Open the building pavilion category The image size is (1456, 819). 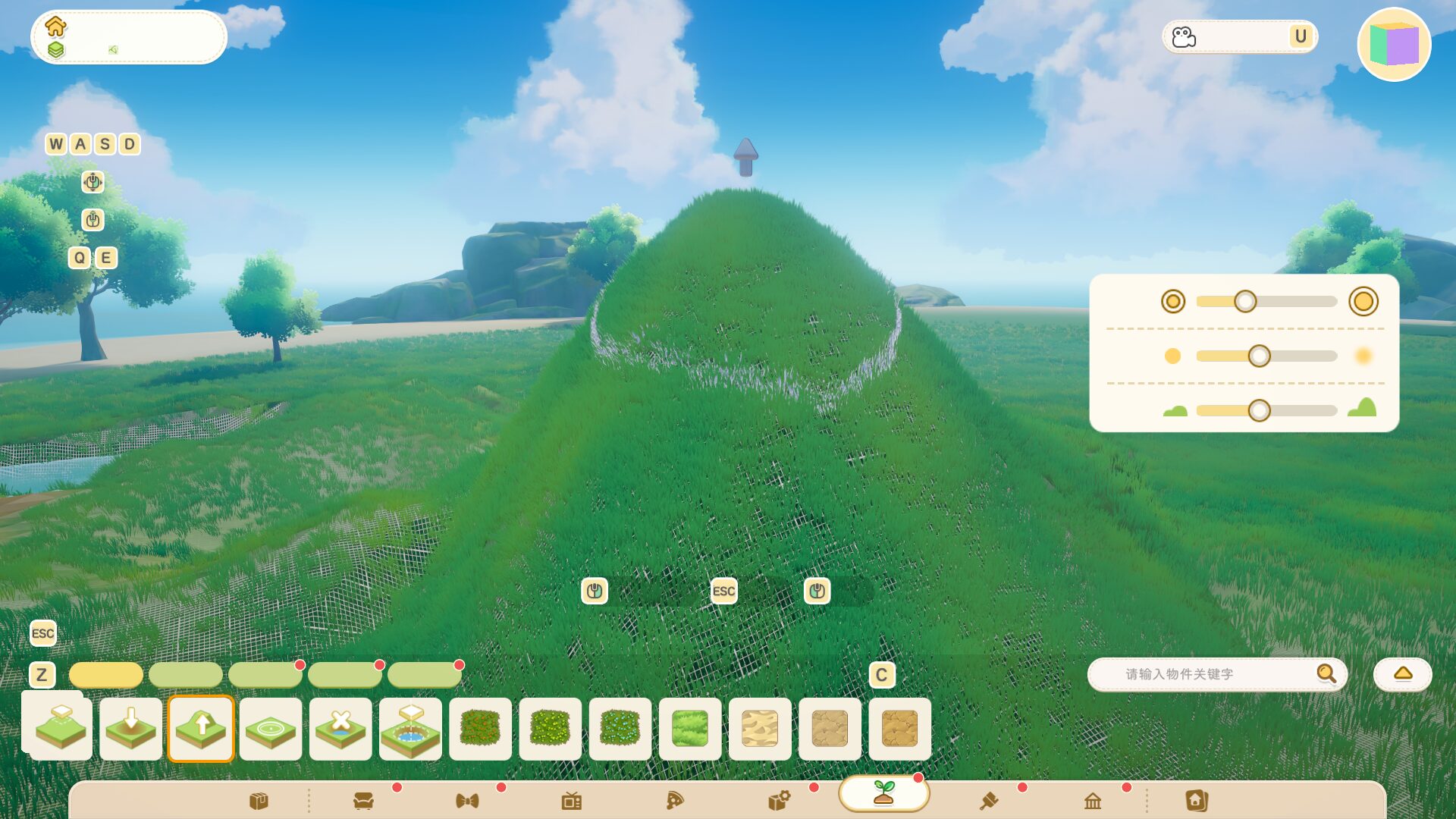(1093, 801)
